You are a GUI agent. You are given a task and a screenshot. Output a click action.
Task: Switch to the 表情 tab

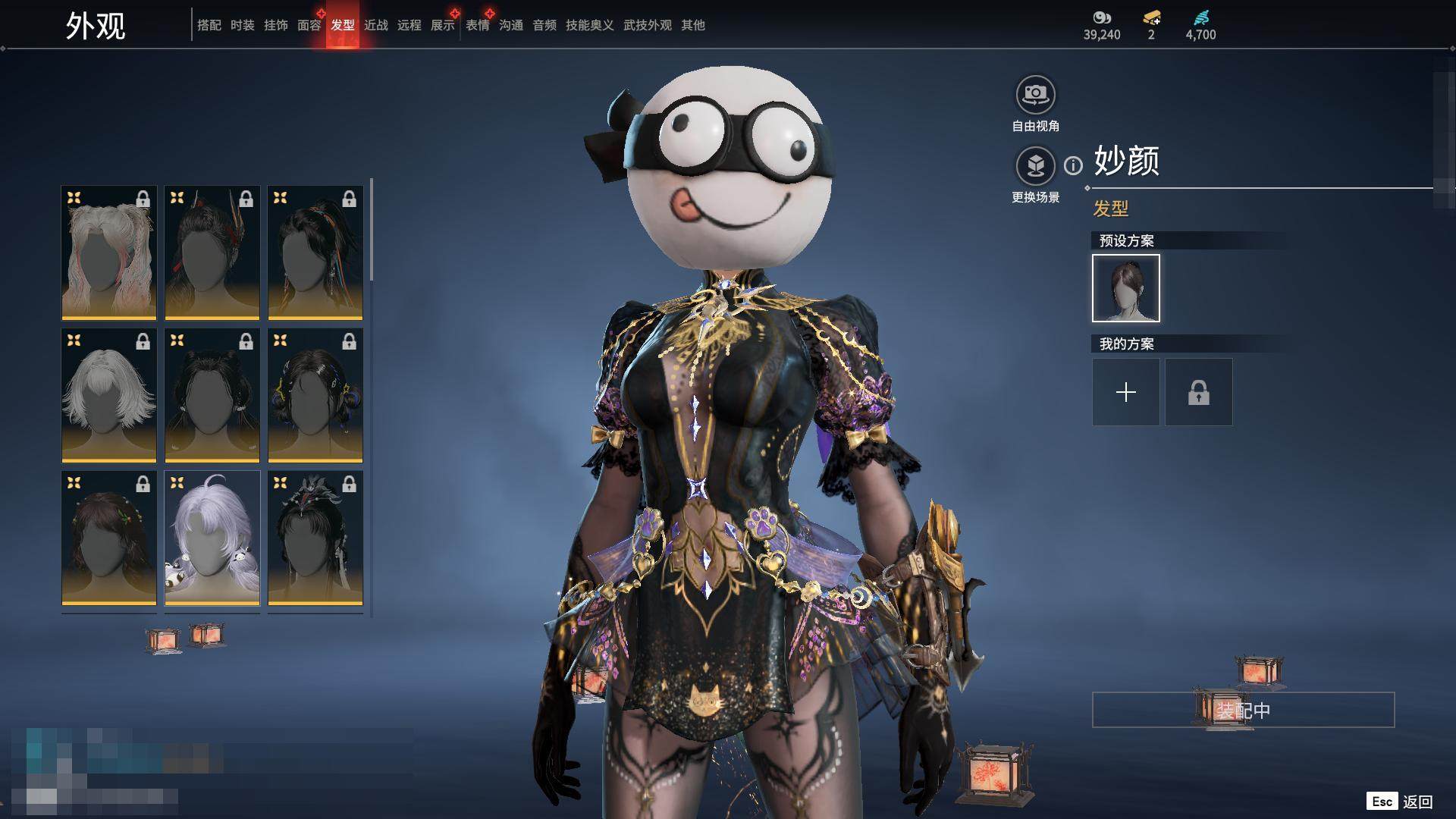coord(478,25)
